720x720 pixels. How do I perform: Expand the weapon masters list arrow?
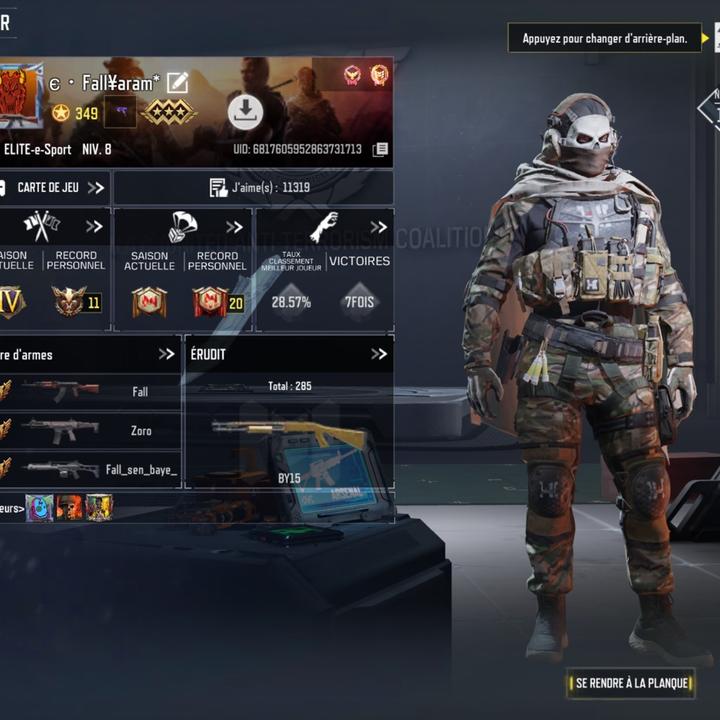(x=166, y=353)
